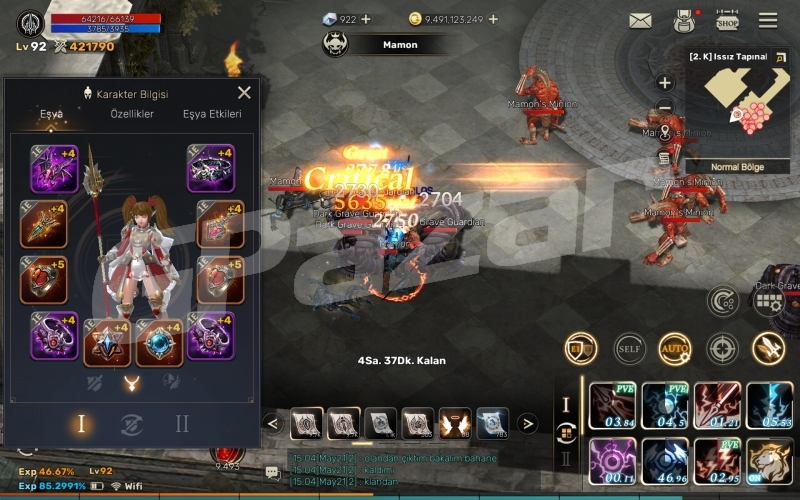Open the Eşya Etkileri tab

[212, 114]
